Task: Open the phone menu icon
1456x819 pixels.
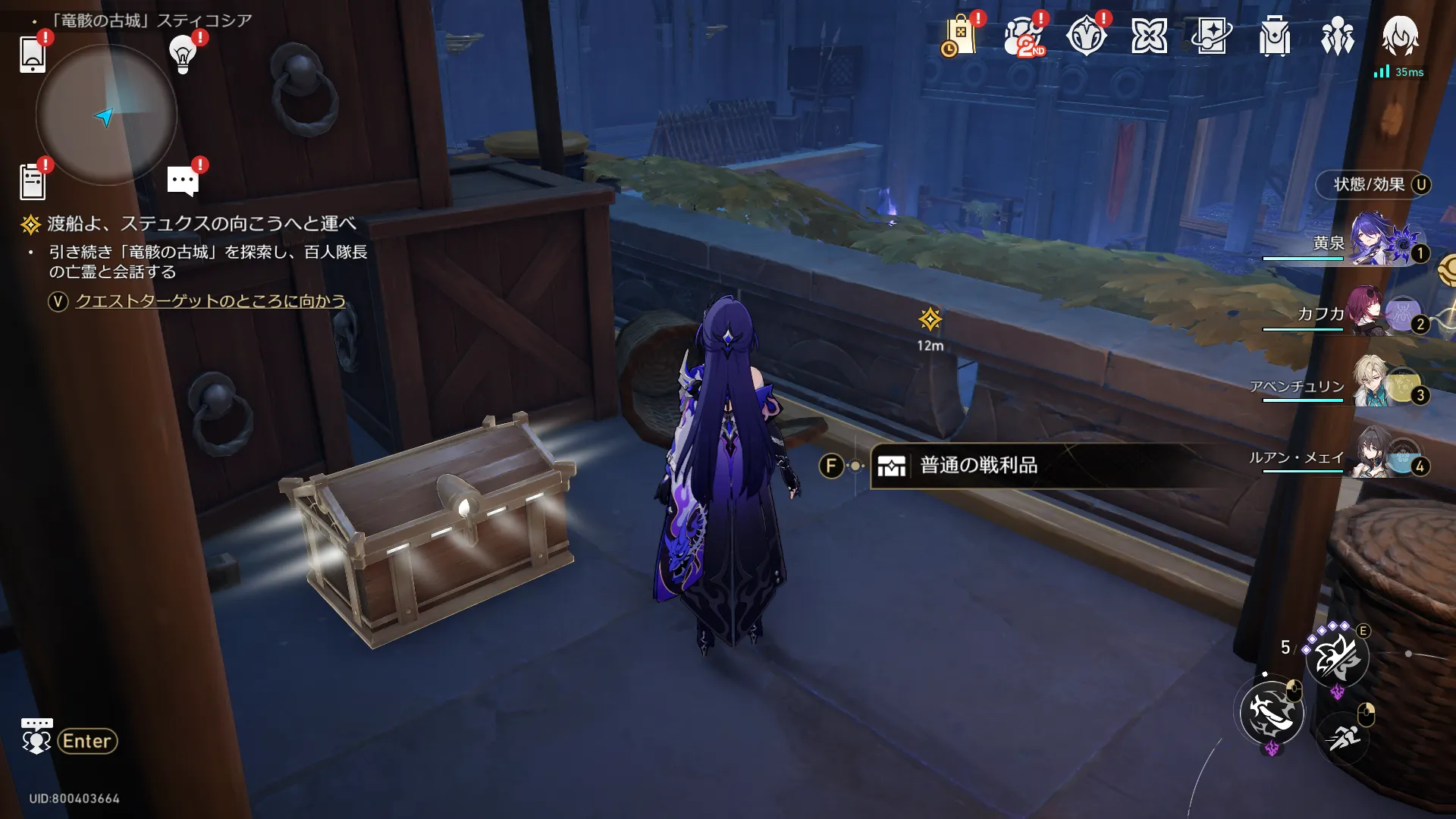Action: coord(33,54)
